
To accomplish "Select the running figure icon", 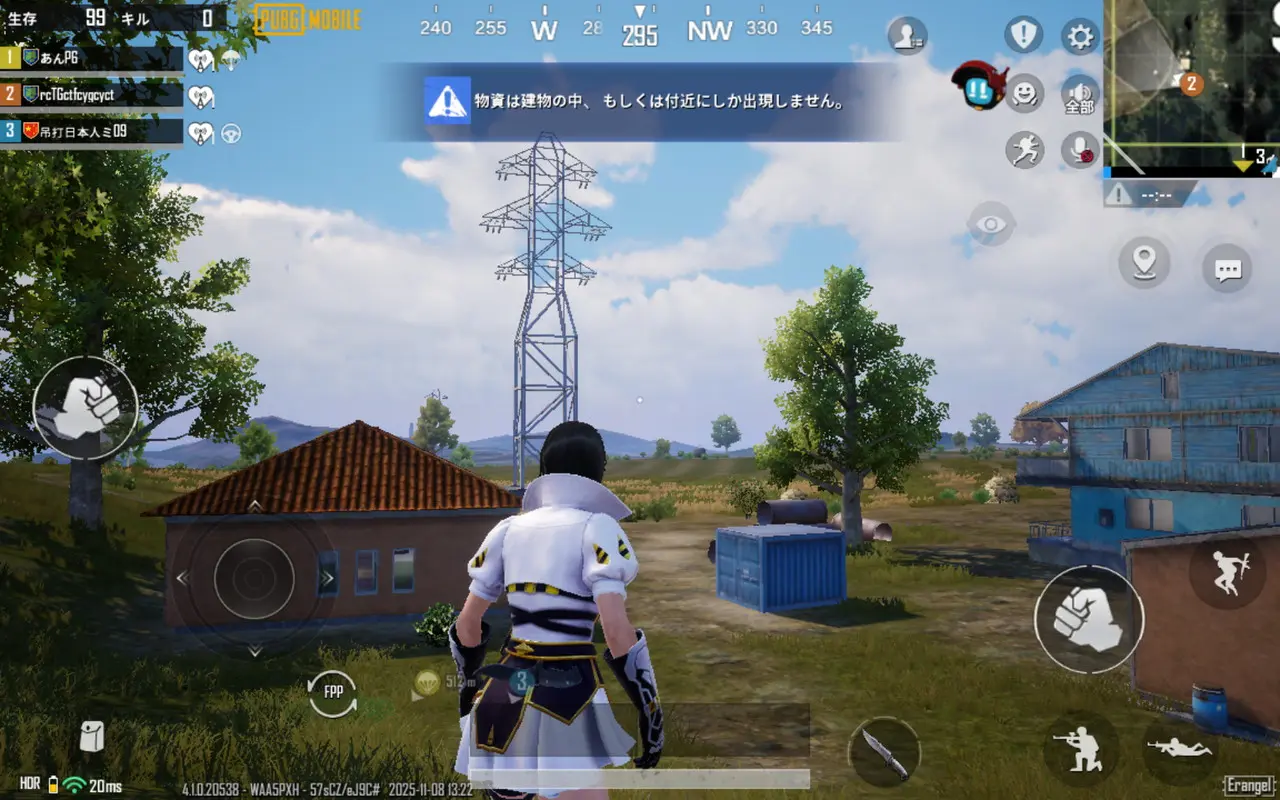I will coord(1024,150).
